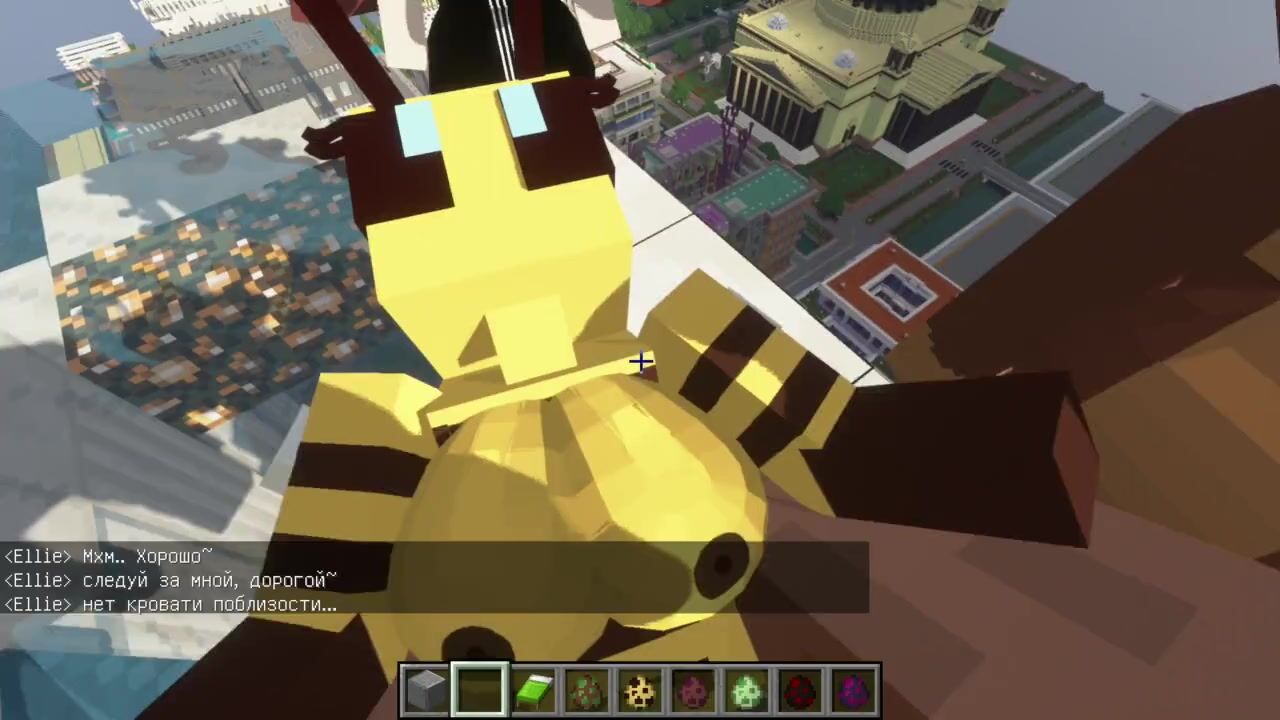Pick the purple-magenta spawn egg
The image size is (1280, 720).
click(x=853, y=689)
